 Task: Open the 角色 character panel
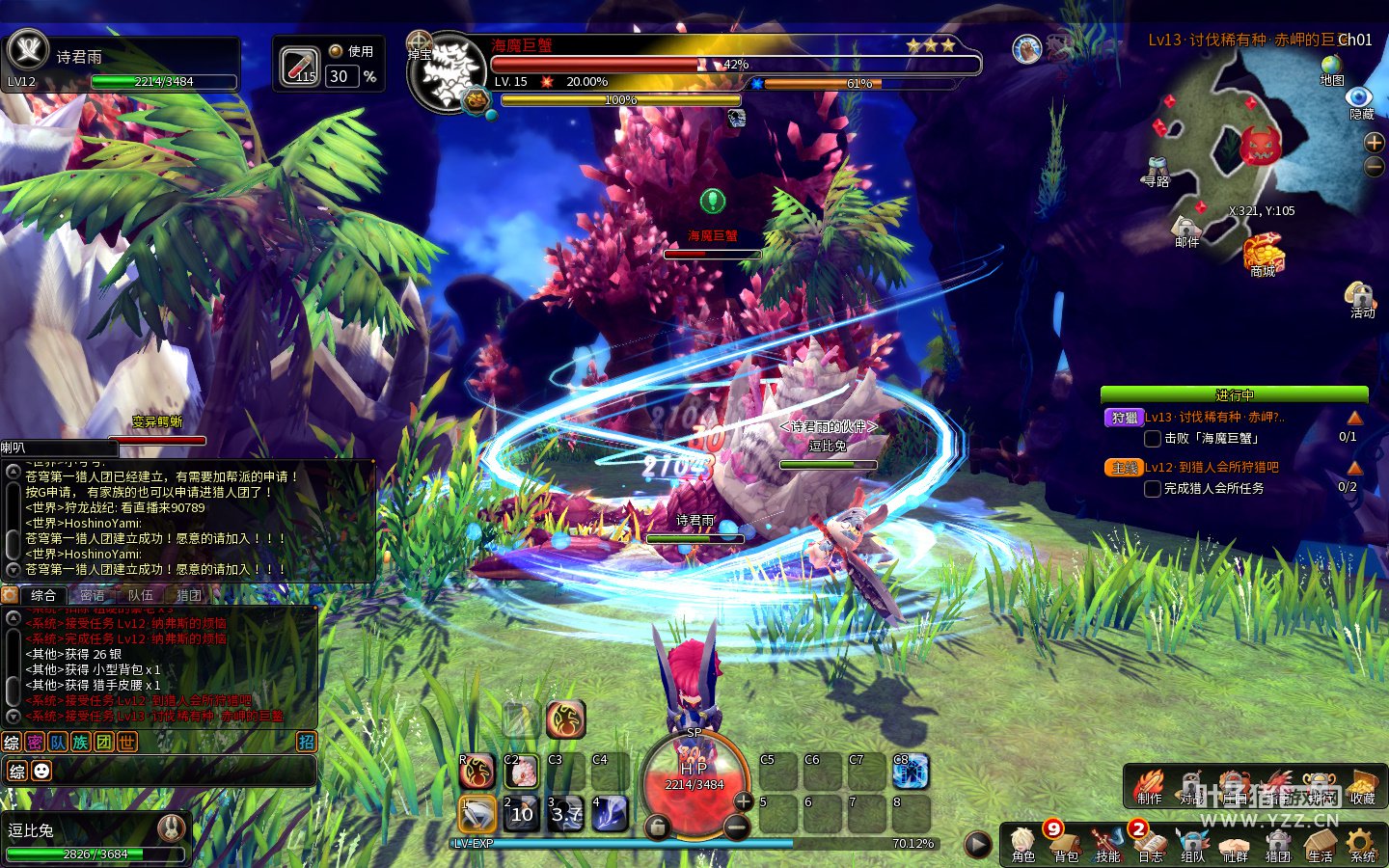click(1023, 843)
